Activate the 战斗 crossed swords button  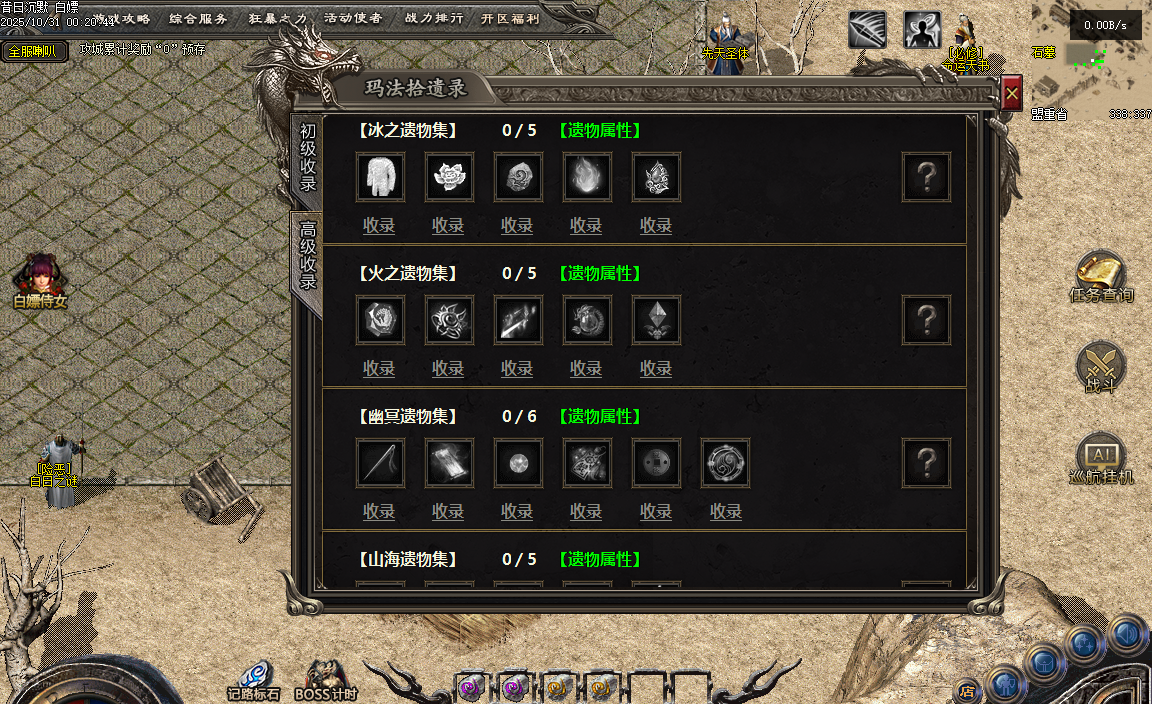pos(1101,367)
